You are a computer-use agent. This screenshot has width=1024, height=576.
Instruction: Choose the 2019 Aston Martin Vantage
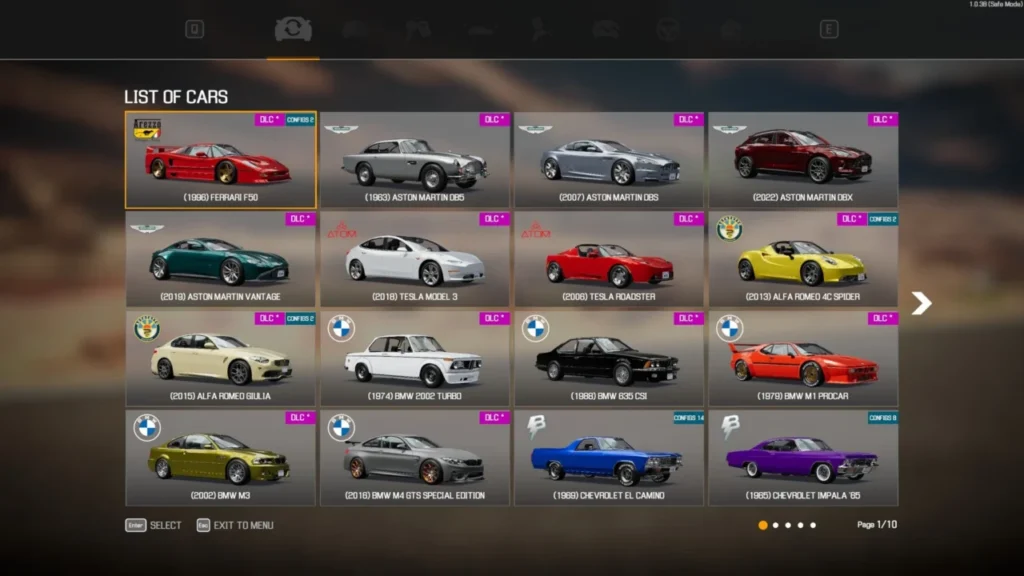tap(220, 259)
